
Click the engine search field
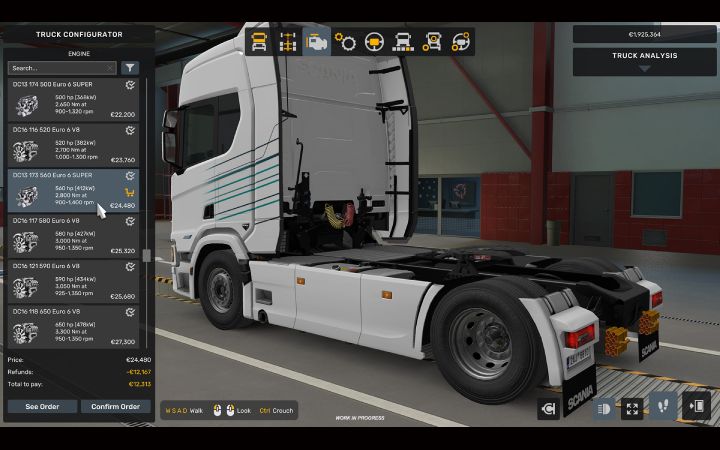[62, 68]
